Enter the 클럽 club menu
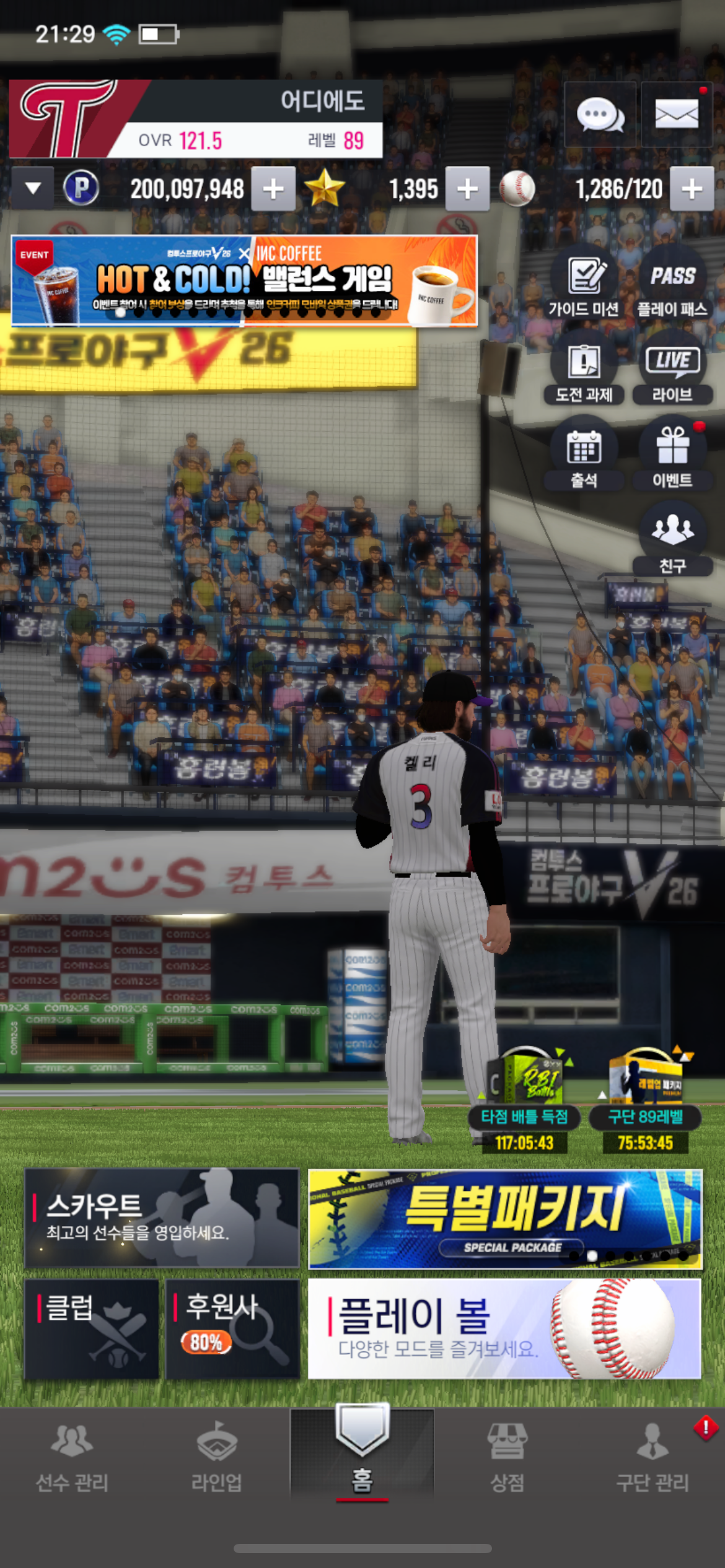725x1568 pixels. [x=92, y=1329]
